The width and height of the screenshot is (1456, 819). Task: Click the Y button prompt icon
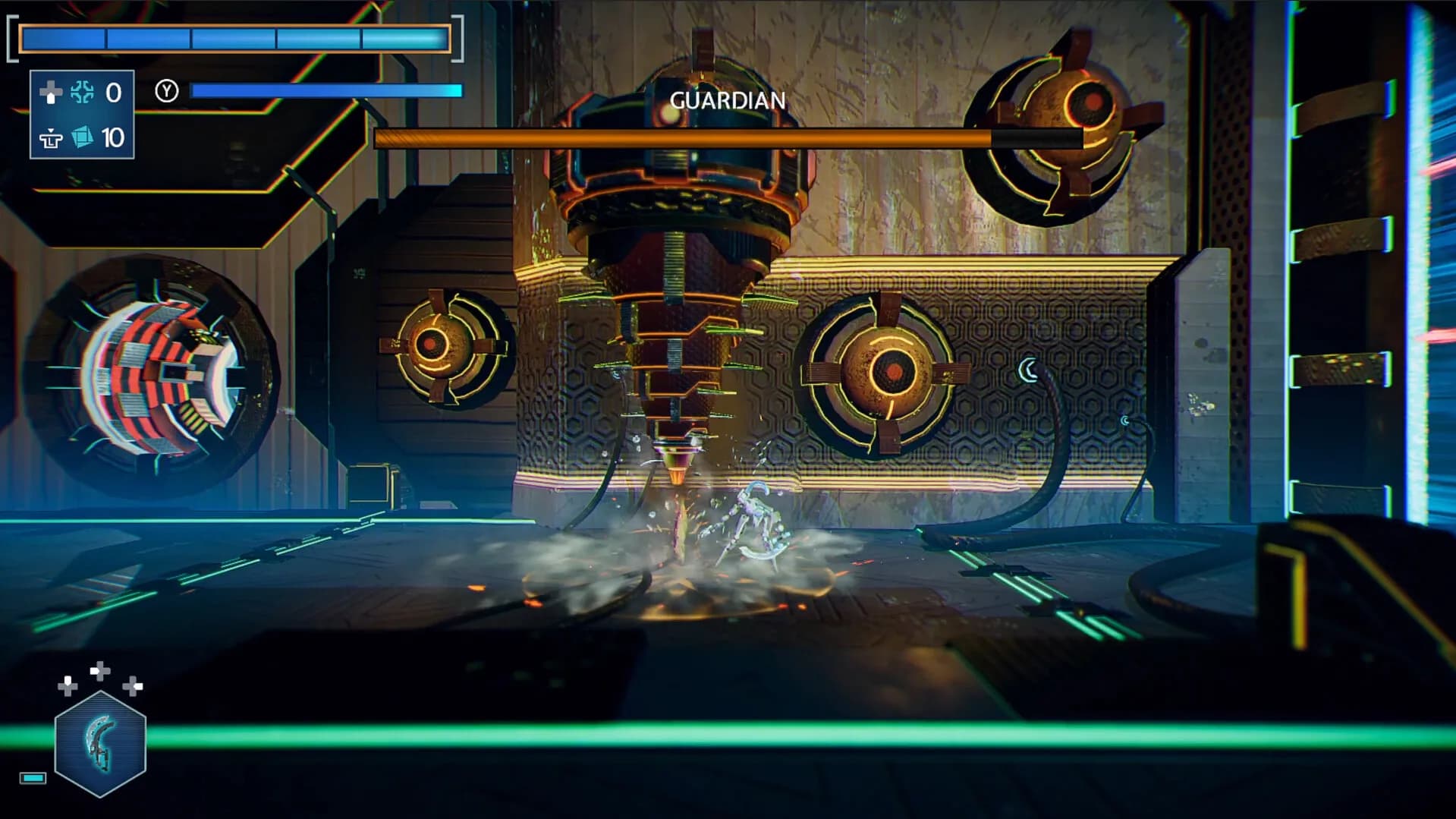(x=167, y=91)
